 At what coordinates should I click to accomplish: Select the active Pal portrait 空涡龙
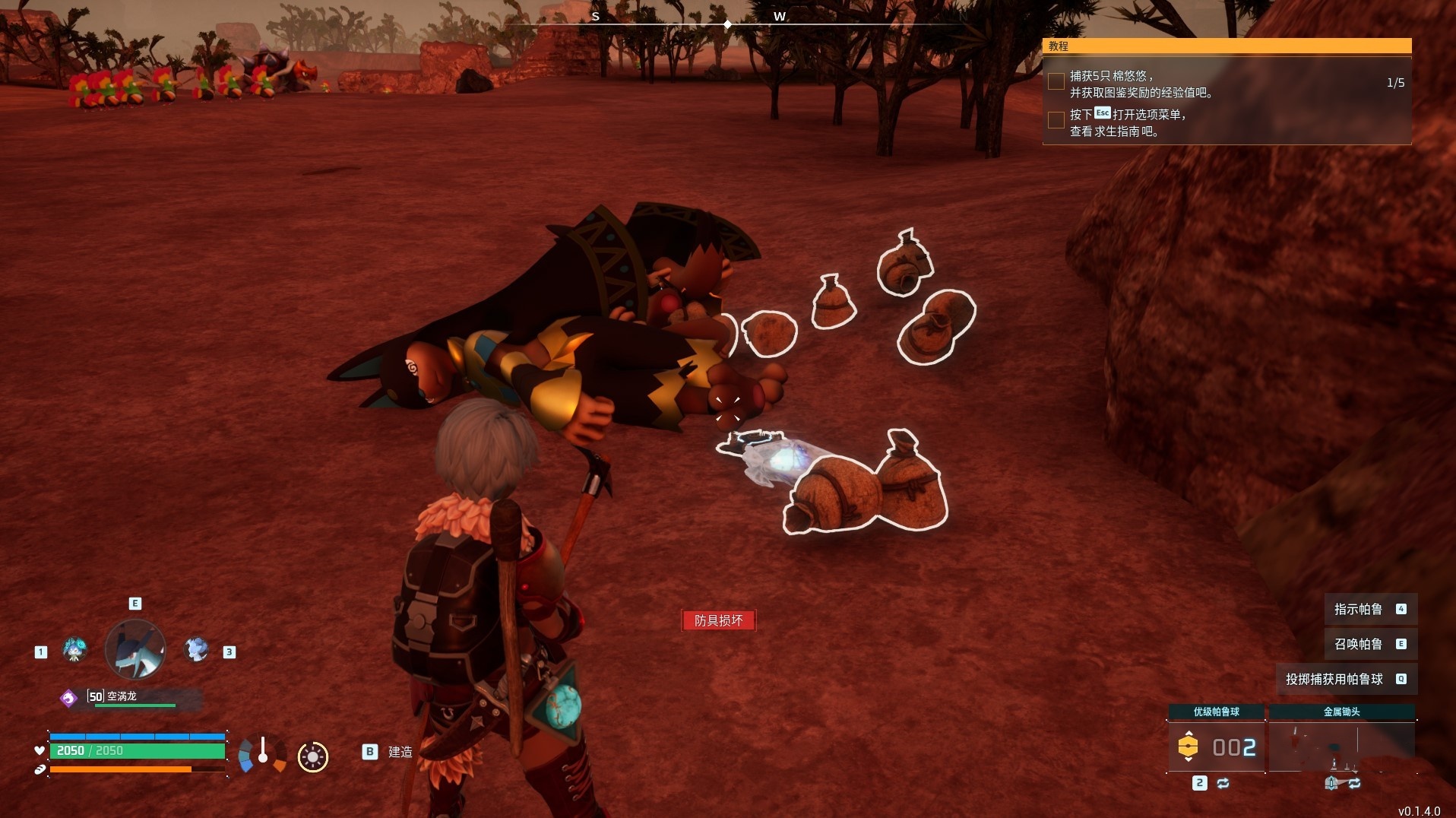135,650
